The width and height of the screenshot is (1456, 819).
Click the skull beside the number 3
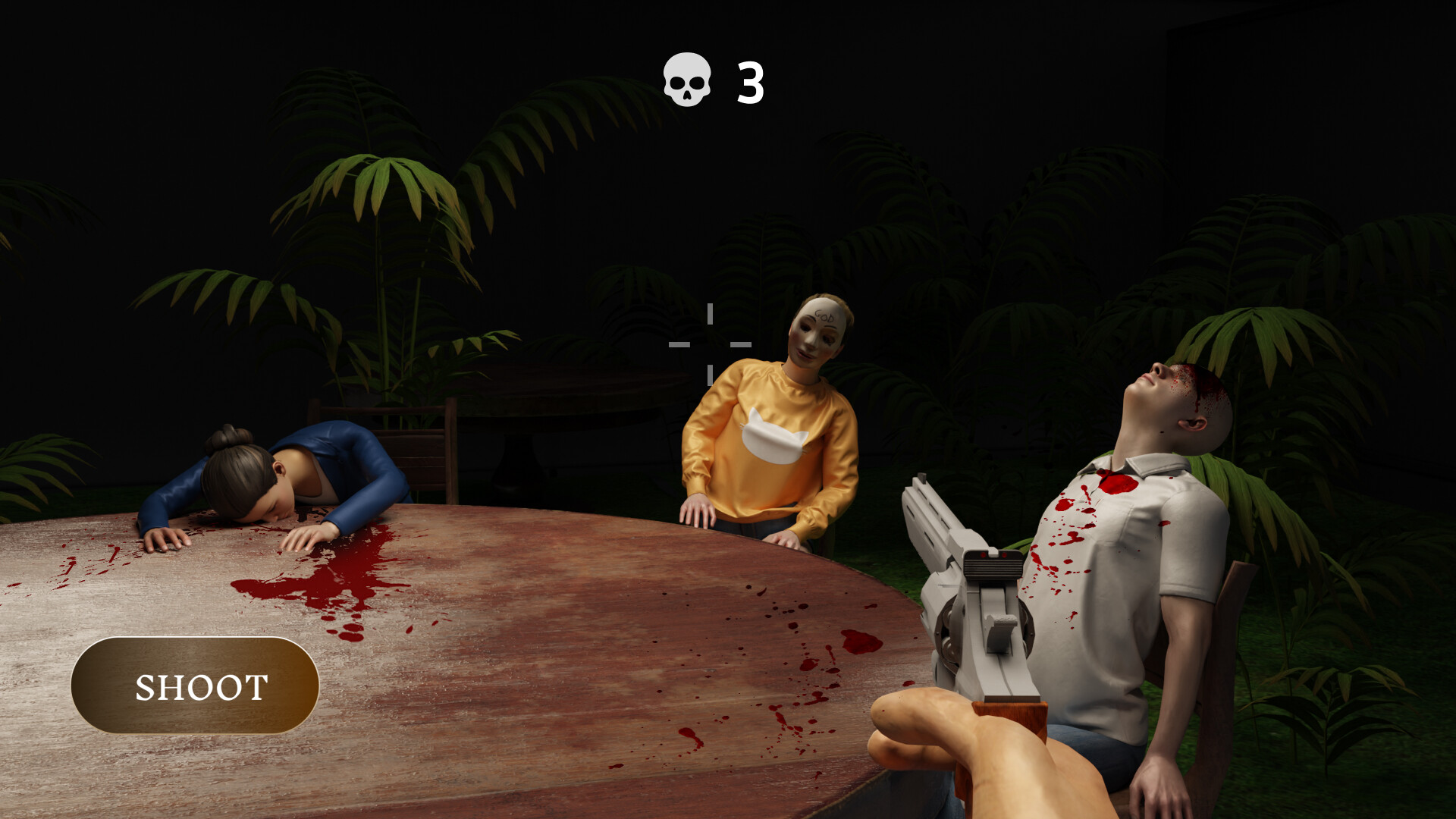click(x=685, y=80)
